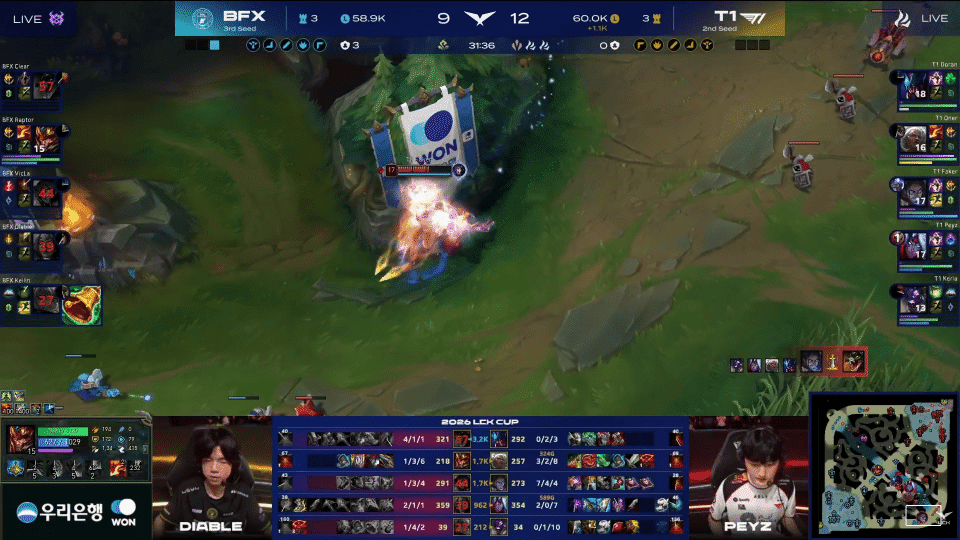Select BFX Clear's champion portrait
960x540 pixels.
[45, 85]
